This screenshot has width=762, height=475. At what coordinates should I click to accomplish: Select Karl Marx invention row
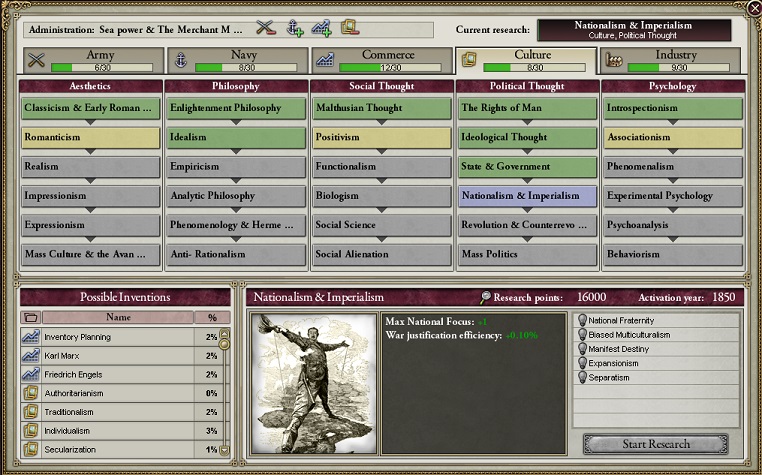pos(120,355)
